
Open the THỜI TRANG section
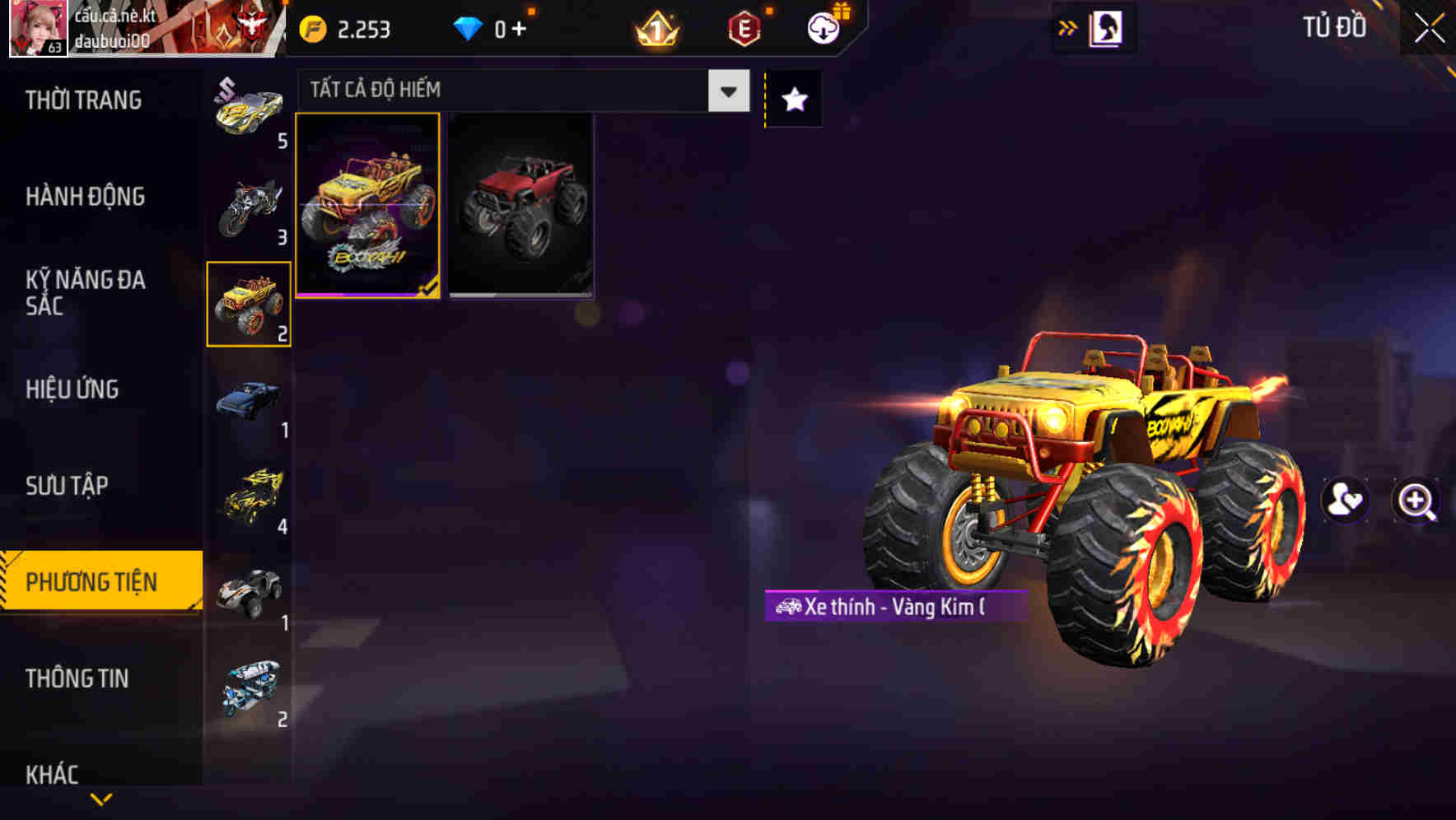pyautogui.click(x=82, y=100)
